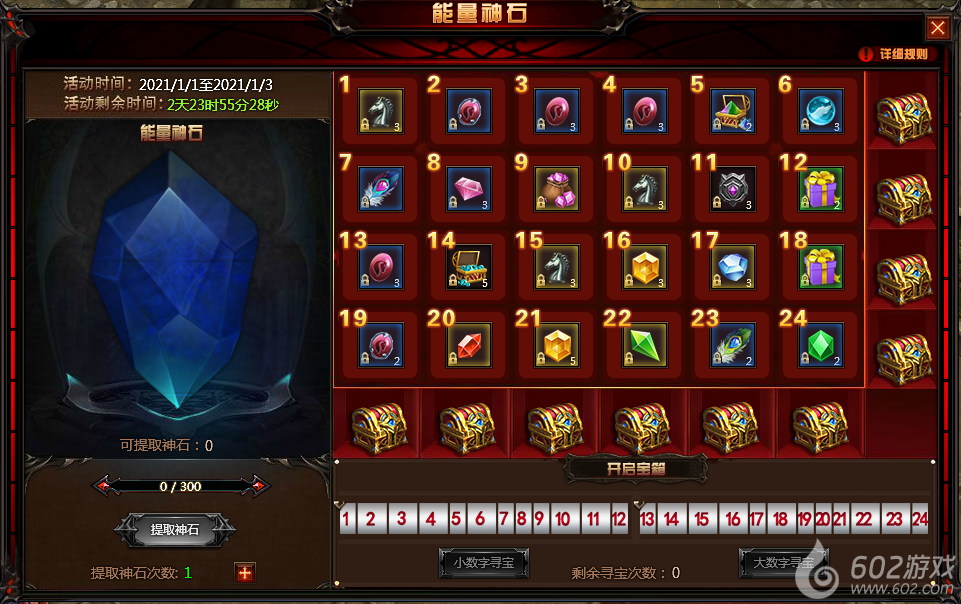This screenshot has width=961, height=604.
Task: Select reward slot 20 red crystal item
Action: [469, 344]
